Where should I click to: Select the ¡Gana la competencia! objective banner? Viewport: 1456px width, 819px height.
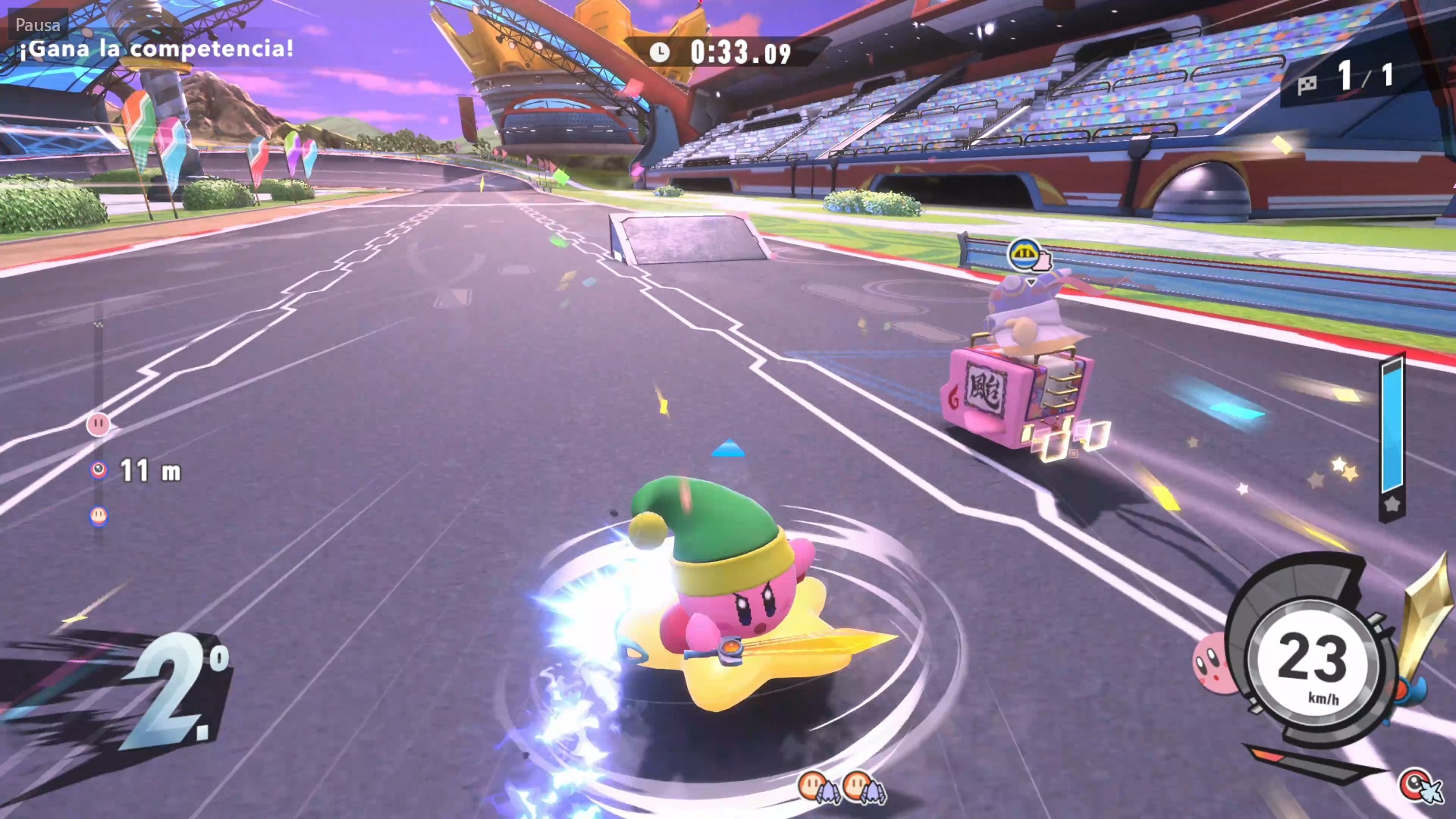[155, 49]
